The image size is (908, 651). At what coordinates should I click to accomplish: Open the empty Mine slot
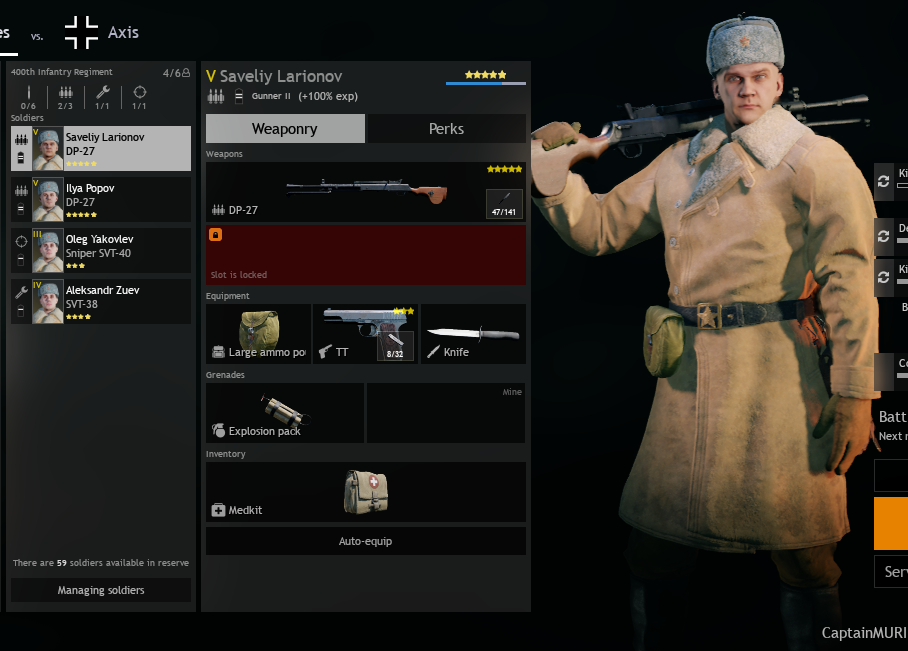[x=446, y=413]
